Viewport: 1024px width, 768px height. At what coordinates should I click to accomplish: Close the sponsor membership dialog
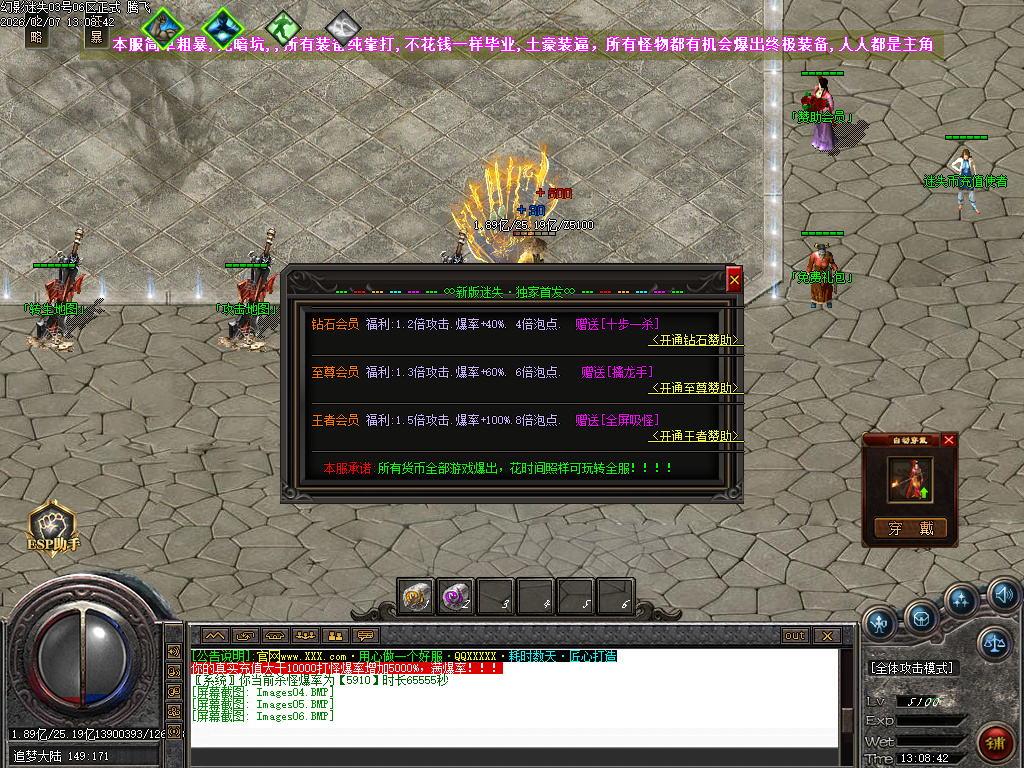pos(734,281)
